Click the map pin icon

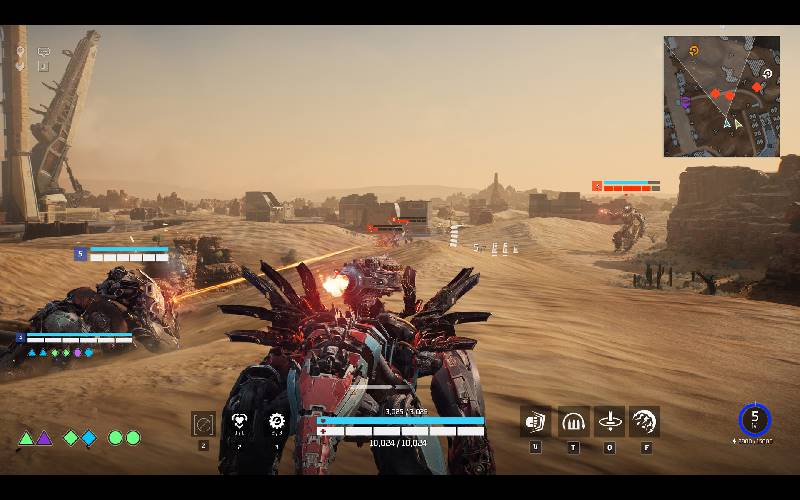coord(20,51)
